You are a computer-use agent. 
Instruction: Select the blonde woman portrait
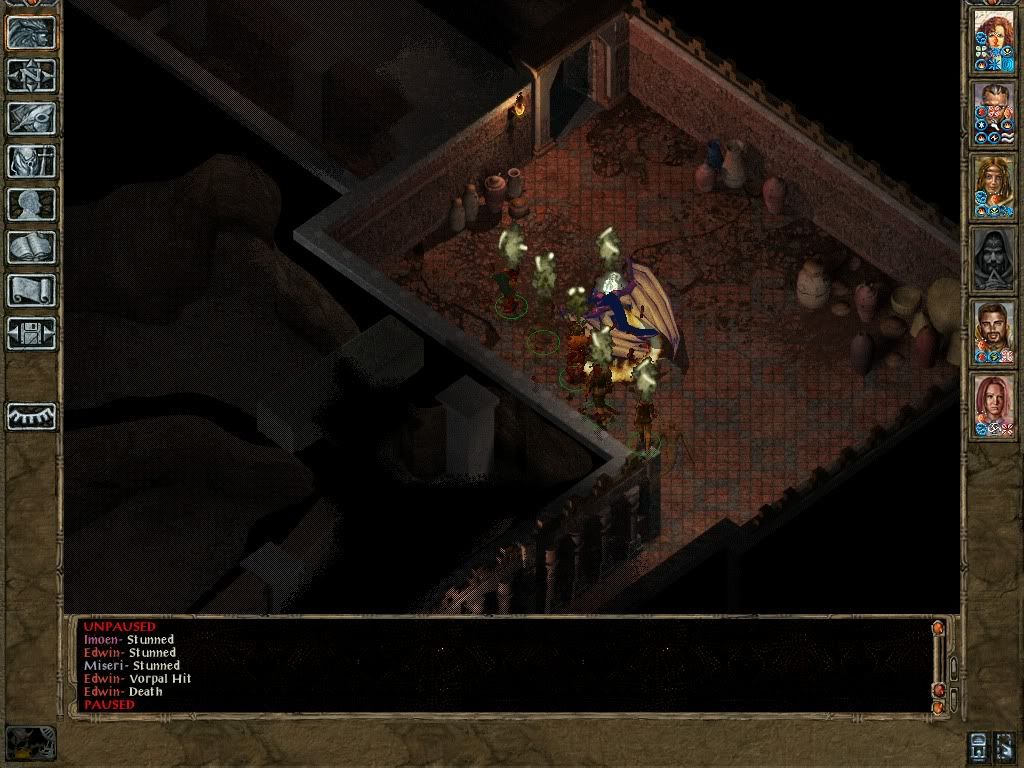(994, 186)
